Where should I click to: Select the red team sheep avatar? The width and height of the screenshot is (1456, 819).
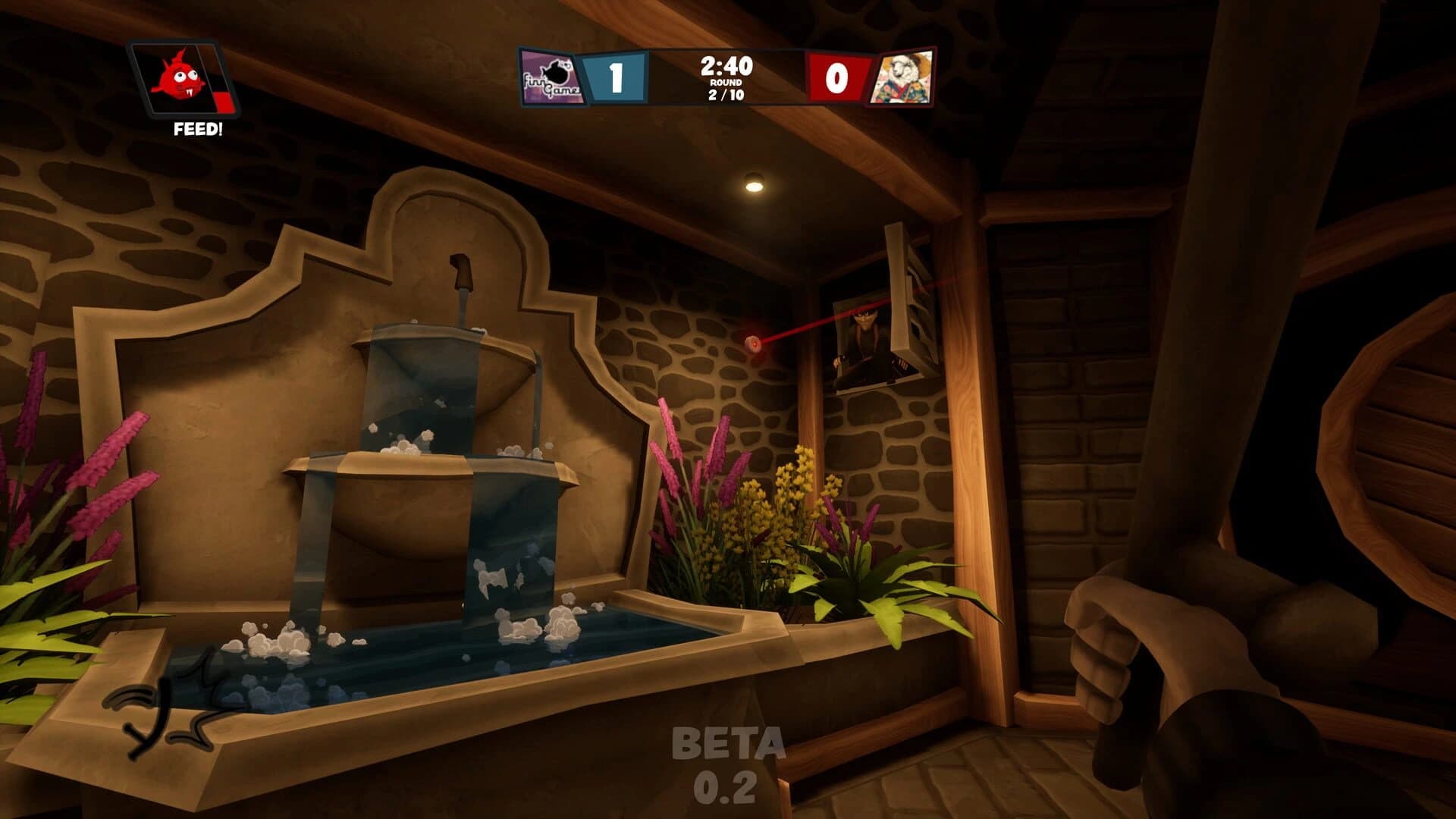(901, 77)
